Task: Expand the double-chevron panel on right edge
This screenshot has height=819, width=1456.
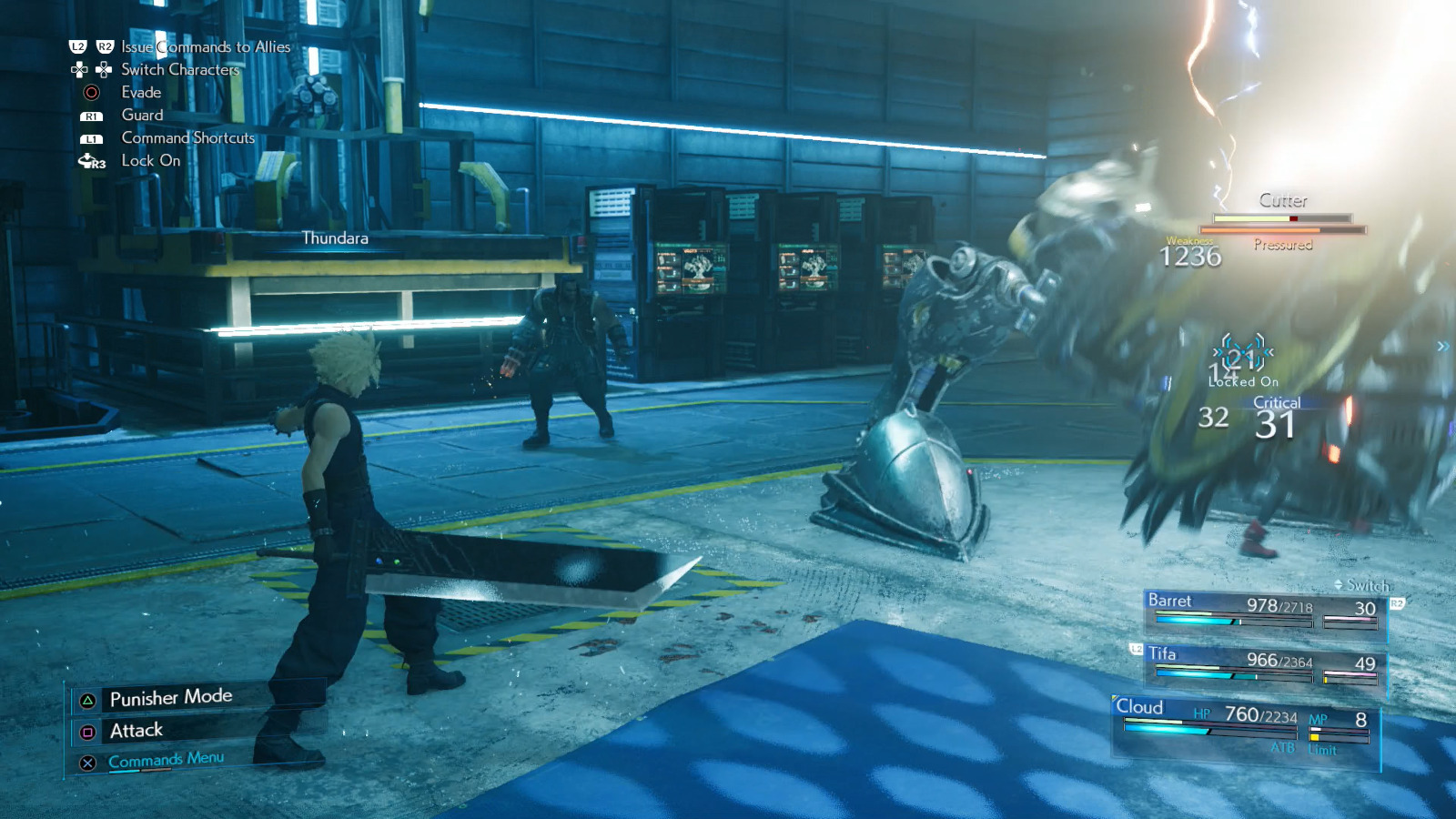Action: [1442, 346]
